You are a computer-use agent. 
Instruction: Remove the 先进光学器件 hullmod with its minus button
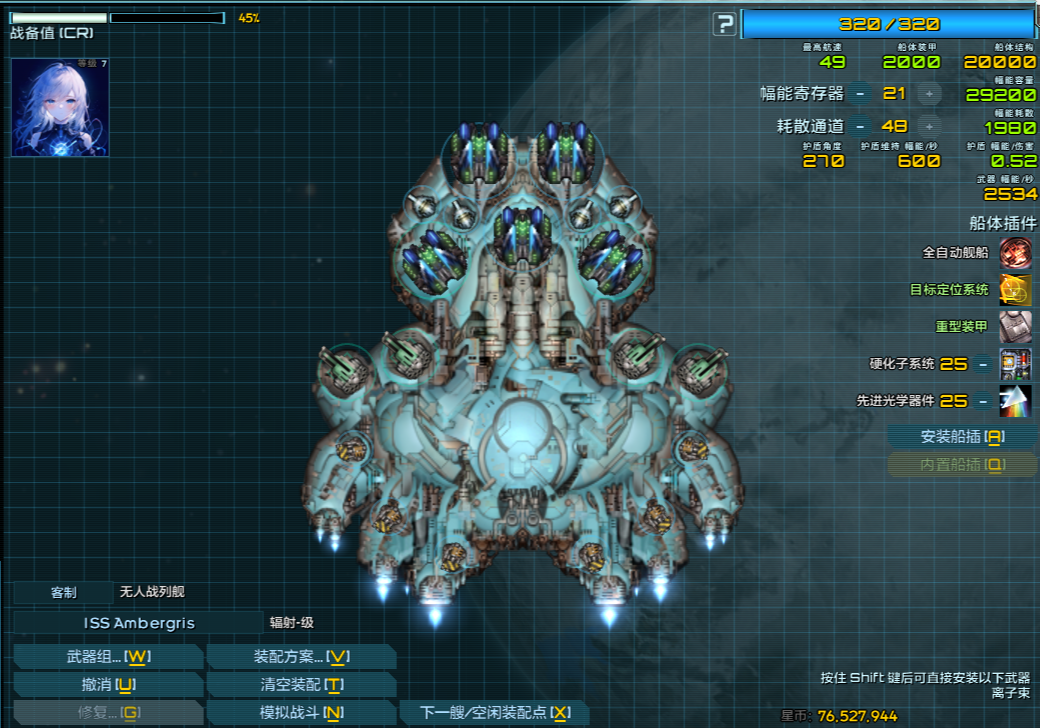984,401
